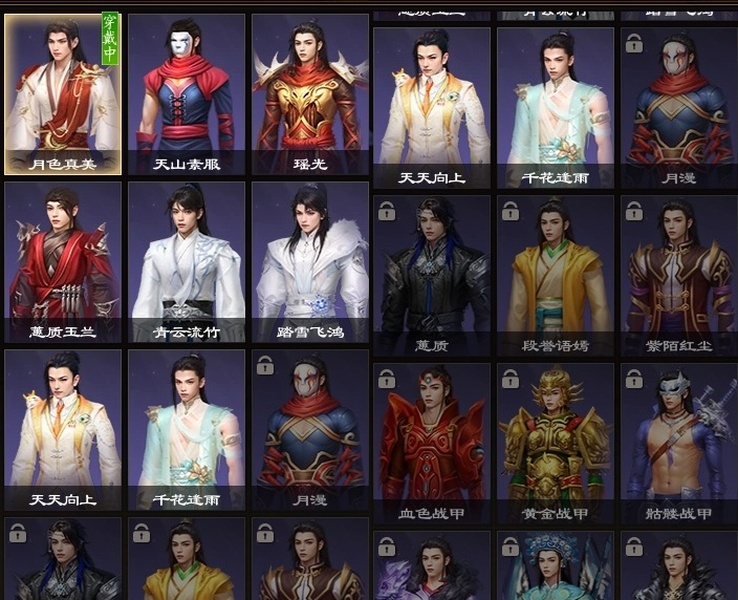Choose the locked 黄金战甲 golden armor

(x=556, y=443)
